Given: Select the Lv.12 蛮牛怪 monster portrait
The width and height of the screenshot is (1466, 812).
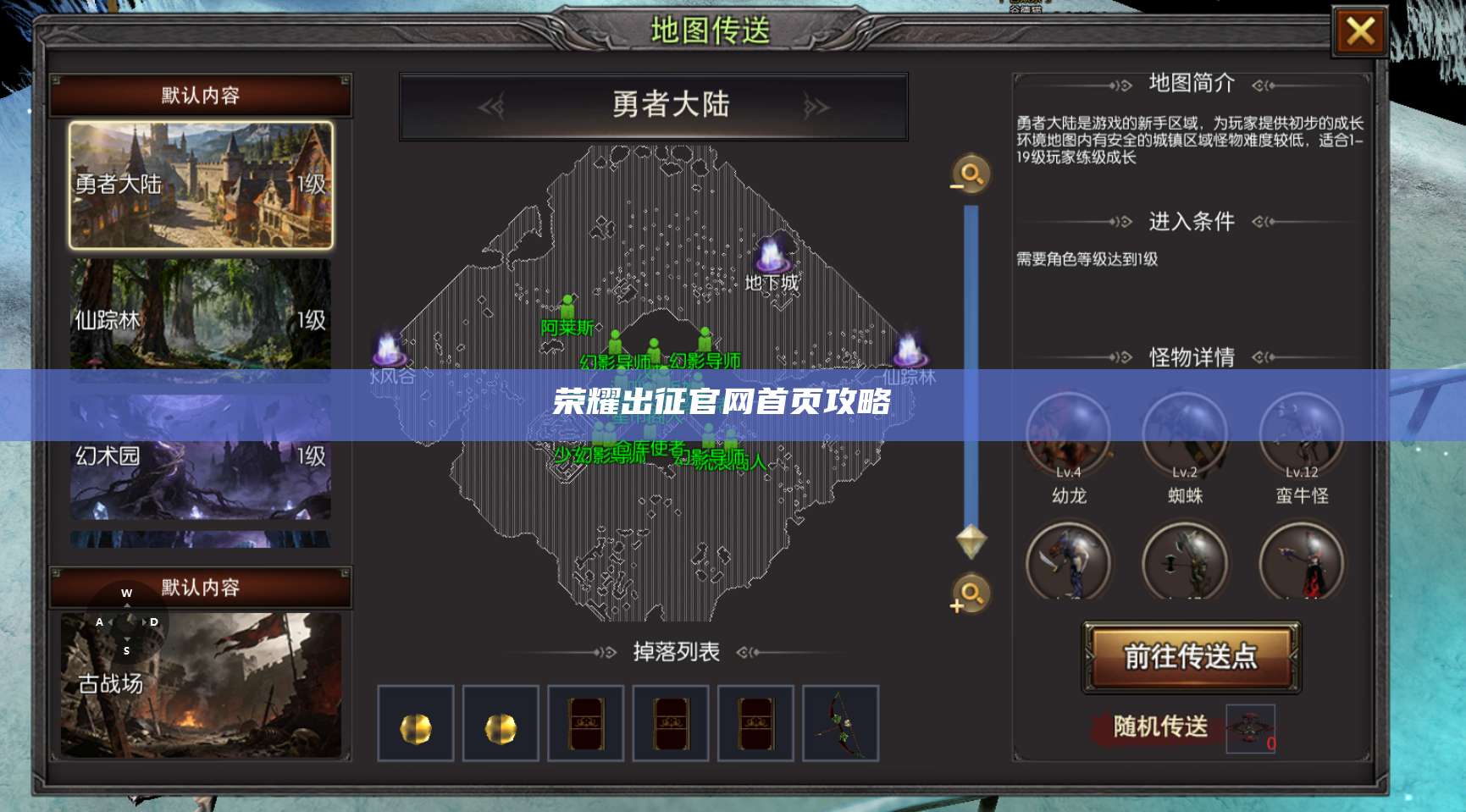Looking at the screenshot, I should tap(1302, 434).
